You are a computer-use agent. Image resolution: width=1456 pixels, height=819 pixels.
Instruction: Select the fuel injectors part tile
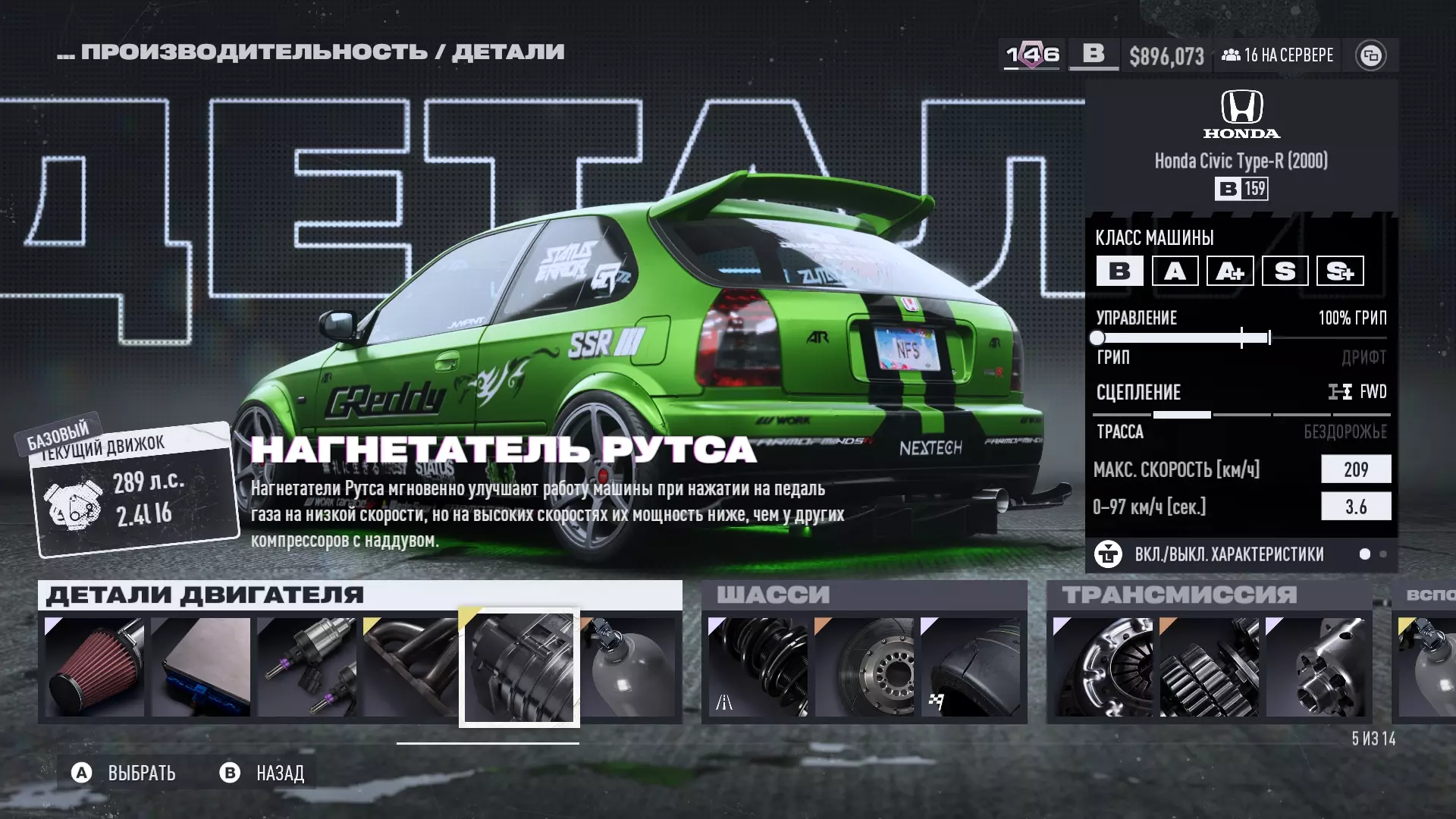(x=307, y=667)
